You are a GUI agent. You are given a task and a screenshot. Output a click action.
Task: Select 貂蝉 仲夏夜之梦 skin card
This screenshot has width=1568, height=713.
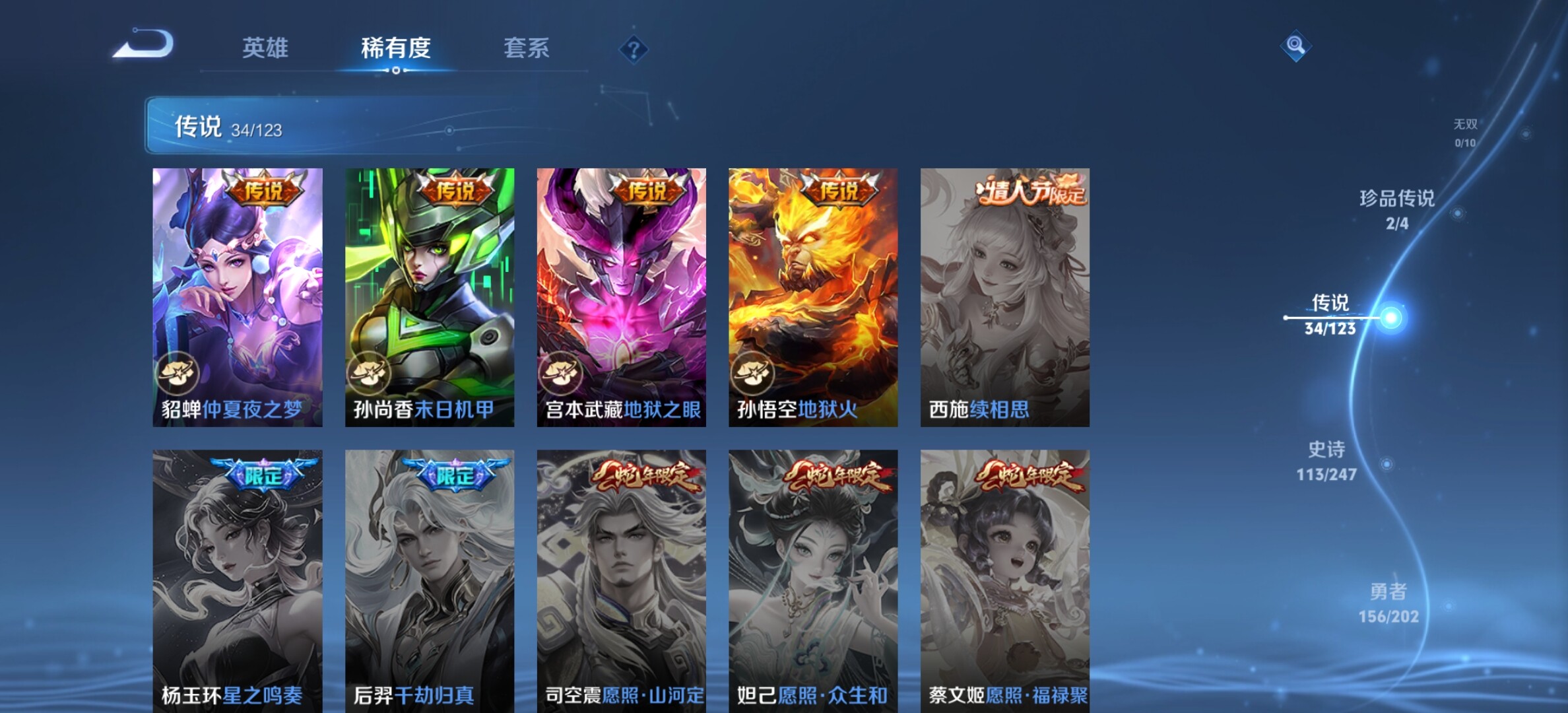(x=238, y=297)
